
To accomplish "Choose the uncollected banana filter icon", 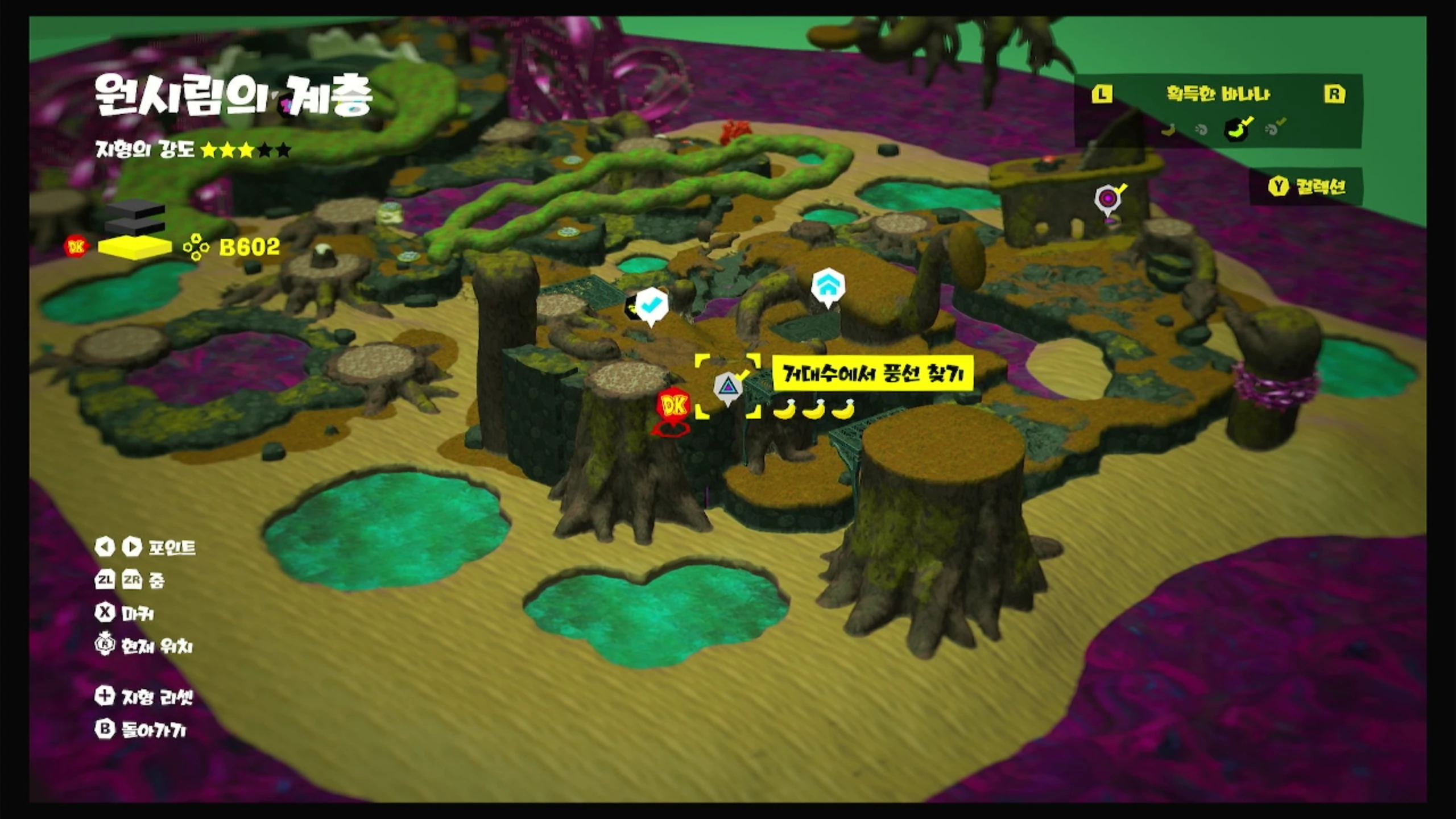I will [x=1168, y=130].
